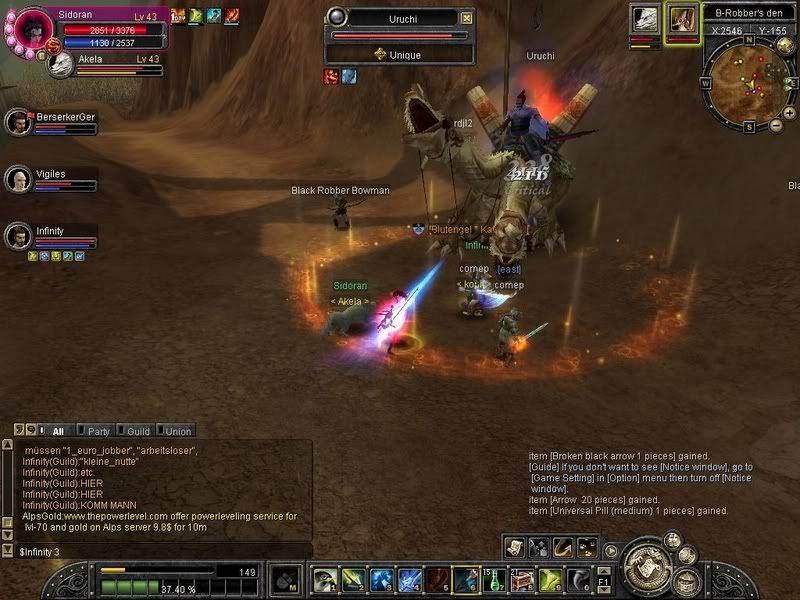Switch to the Party chat tab
Image resolution: width=800 pixels, height=600 pixels.
98,431
